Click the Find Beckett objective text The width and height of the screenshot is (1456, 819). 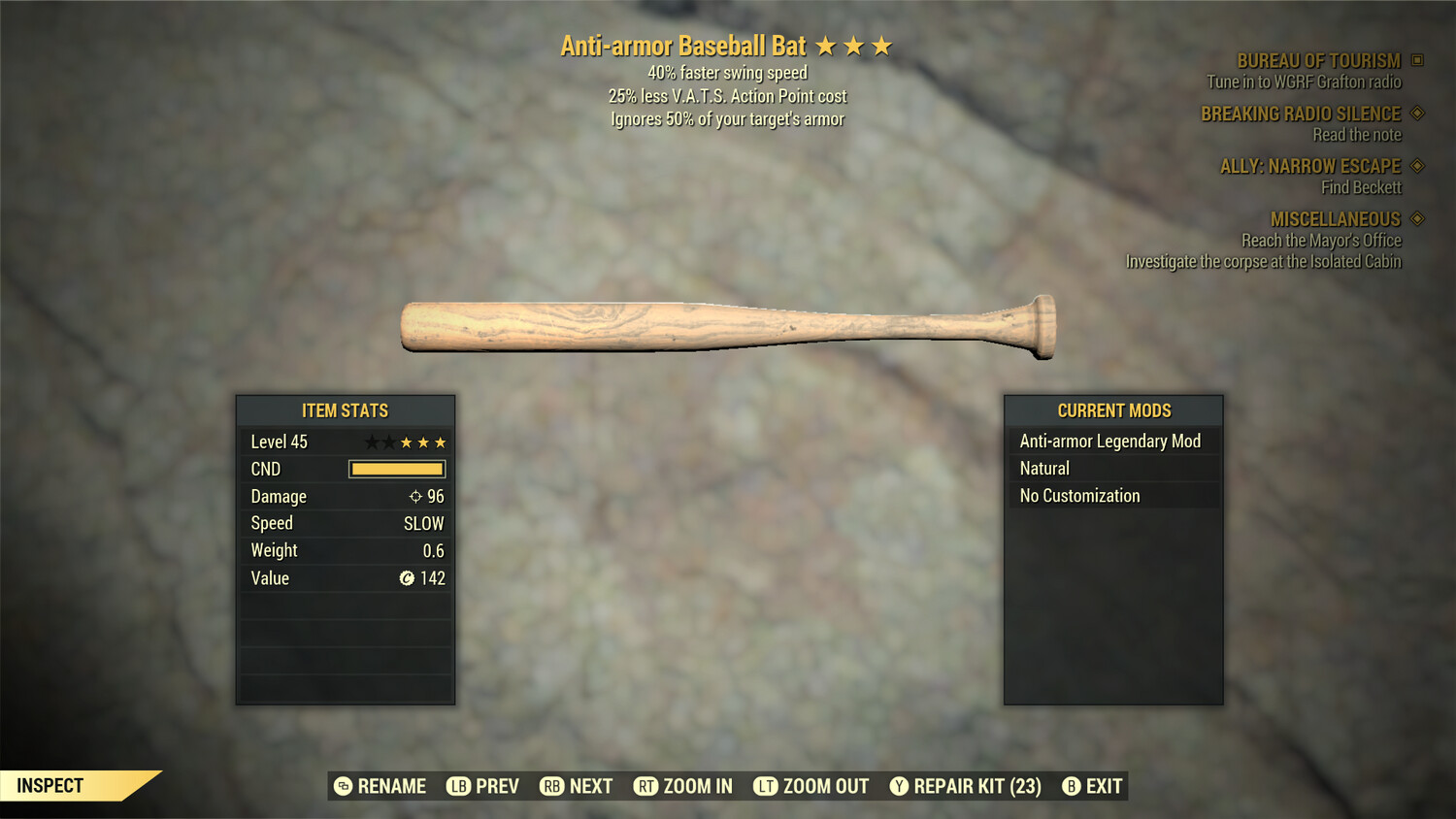[x=1363, y=187]
